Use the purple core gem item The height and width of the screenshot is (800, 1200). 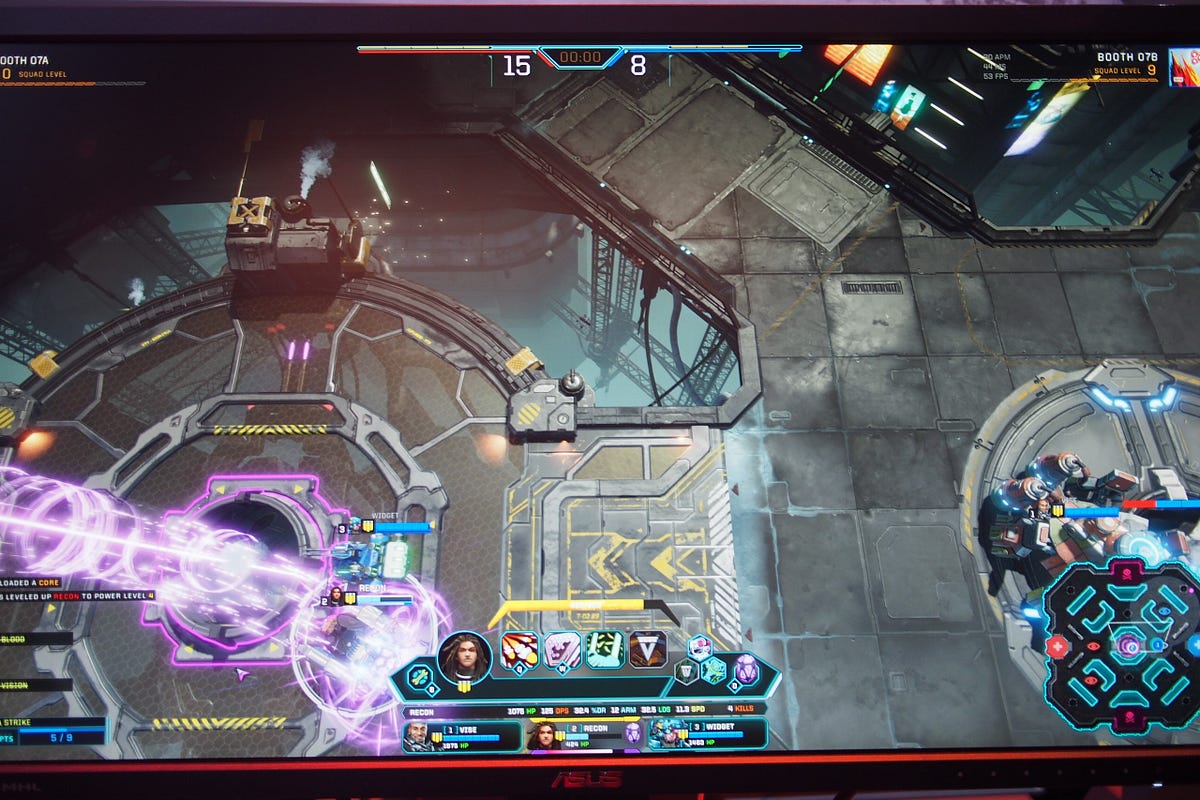pos(746,668)
